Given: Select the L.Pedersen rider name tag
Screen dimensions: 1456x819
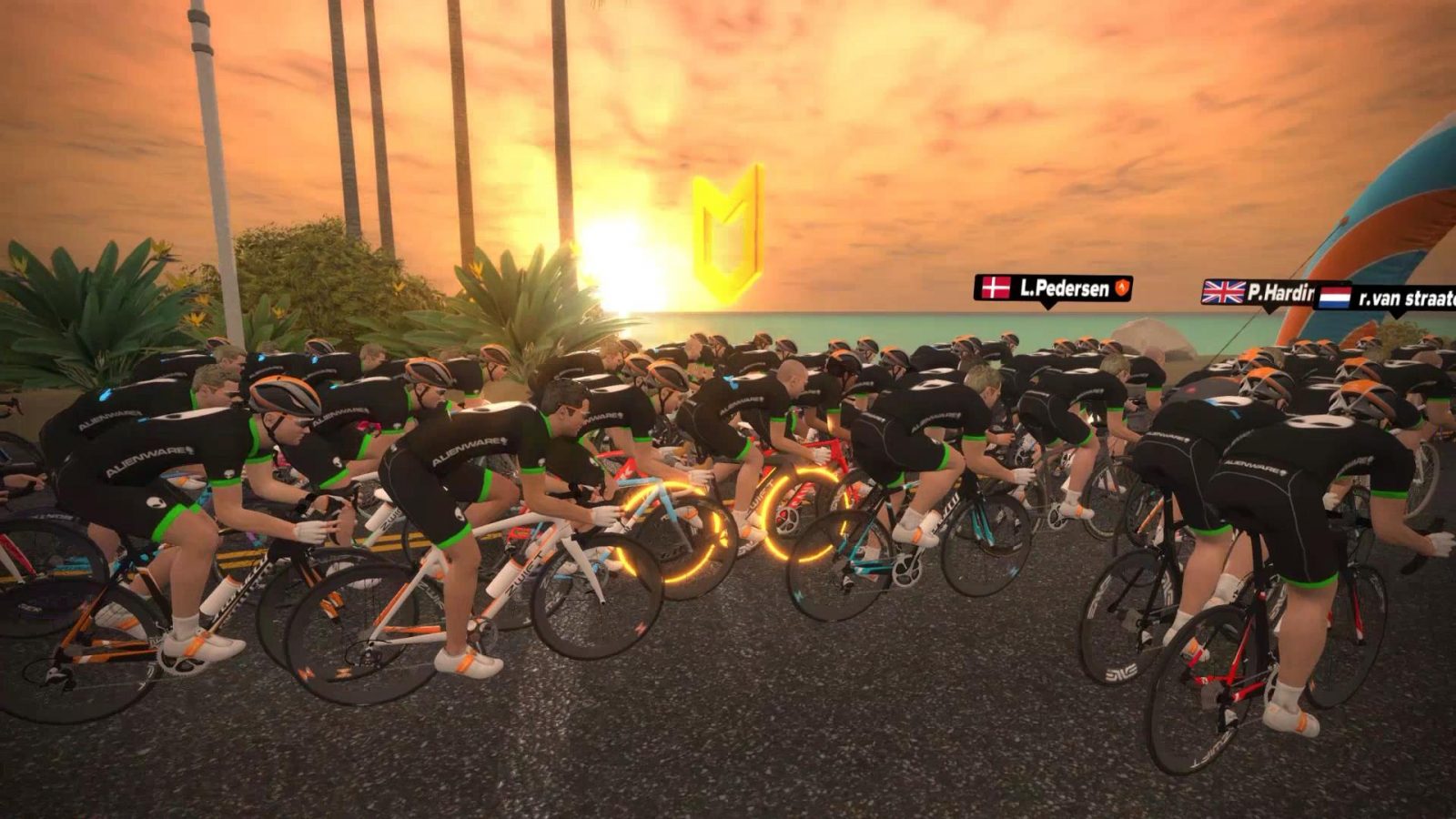Looking at the screenshot, I should point(1053,288).
